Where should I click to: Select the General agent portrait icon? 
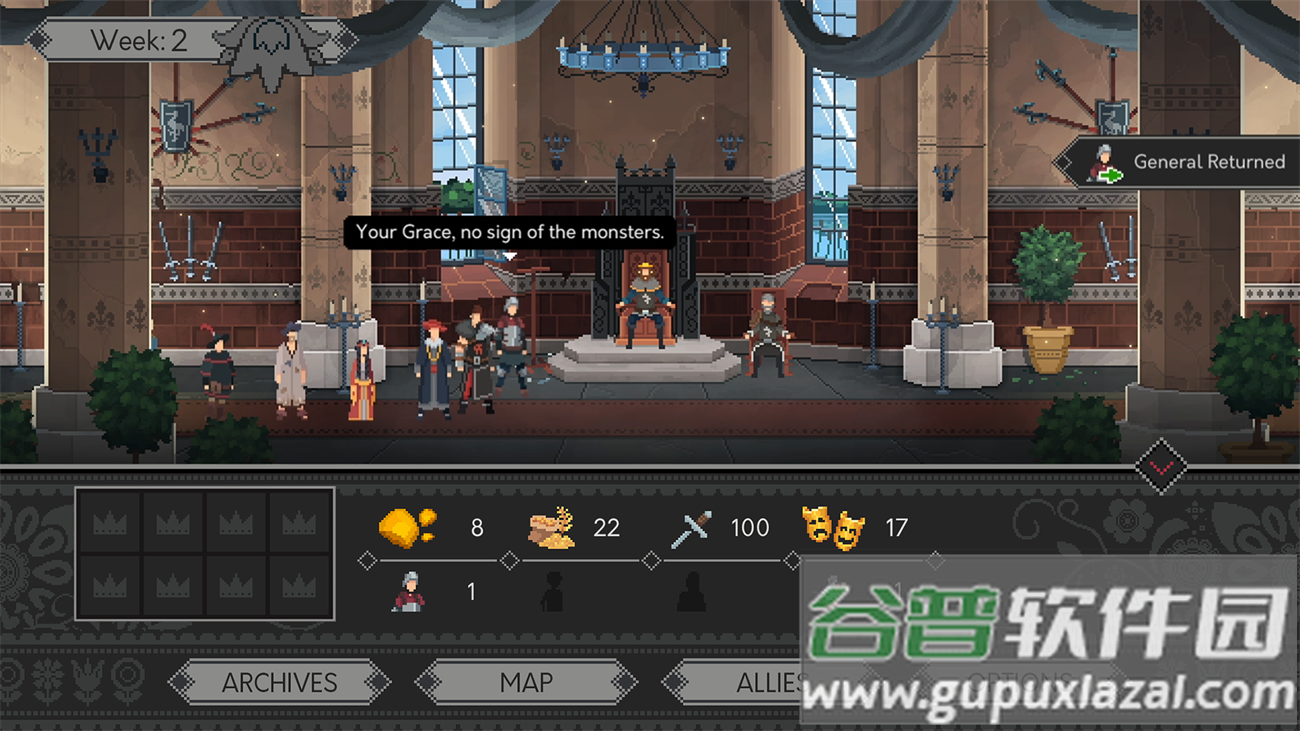(x=409, y=592)
